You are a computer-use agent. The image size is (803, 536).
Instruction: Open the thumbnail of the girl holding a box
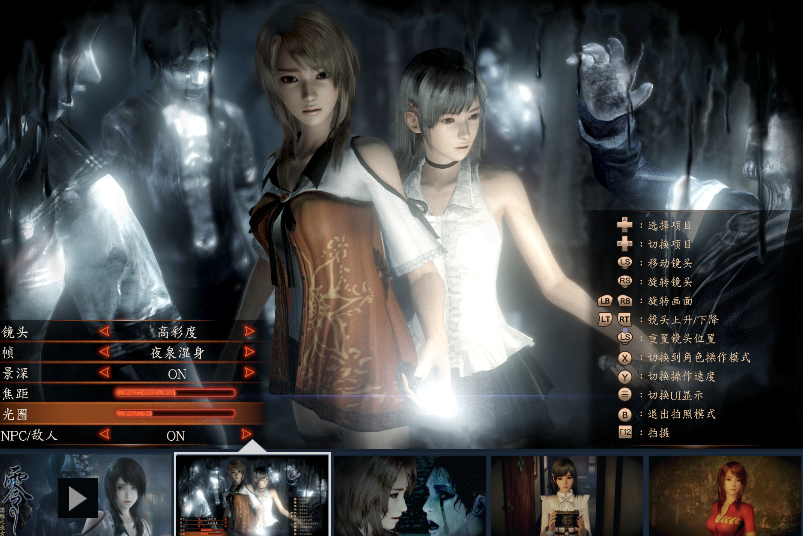point(567,496)
